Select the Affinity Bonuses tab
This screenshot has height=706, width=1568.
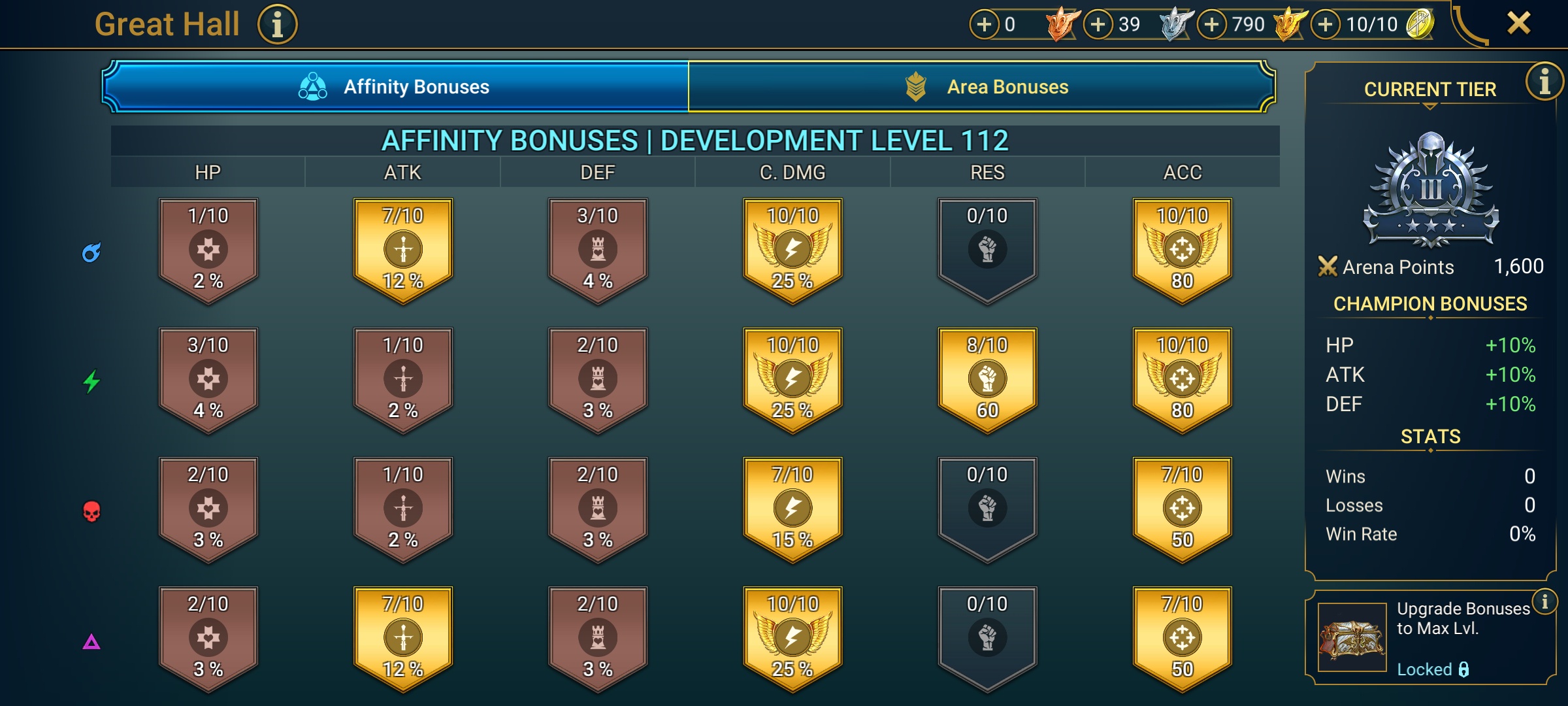395,87
